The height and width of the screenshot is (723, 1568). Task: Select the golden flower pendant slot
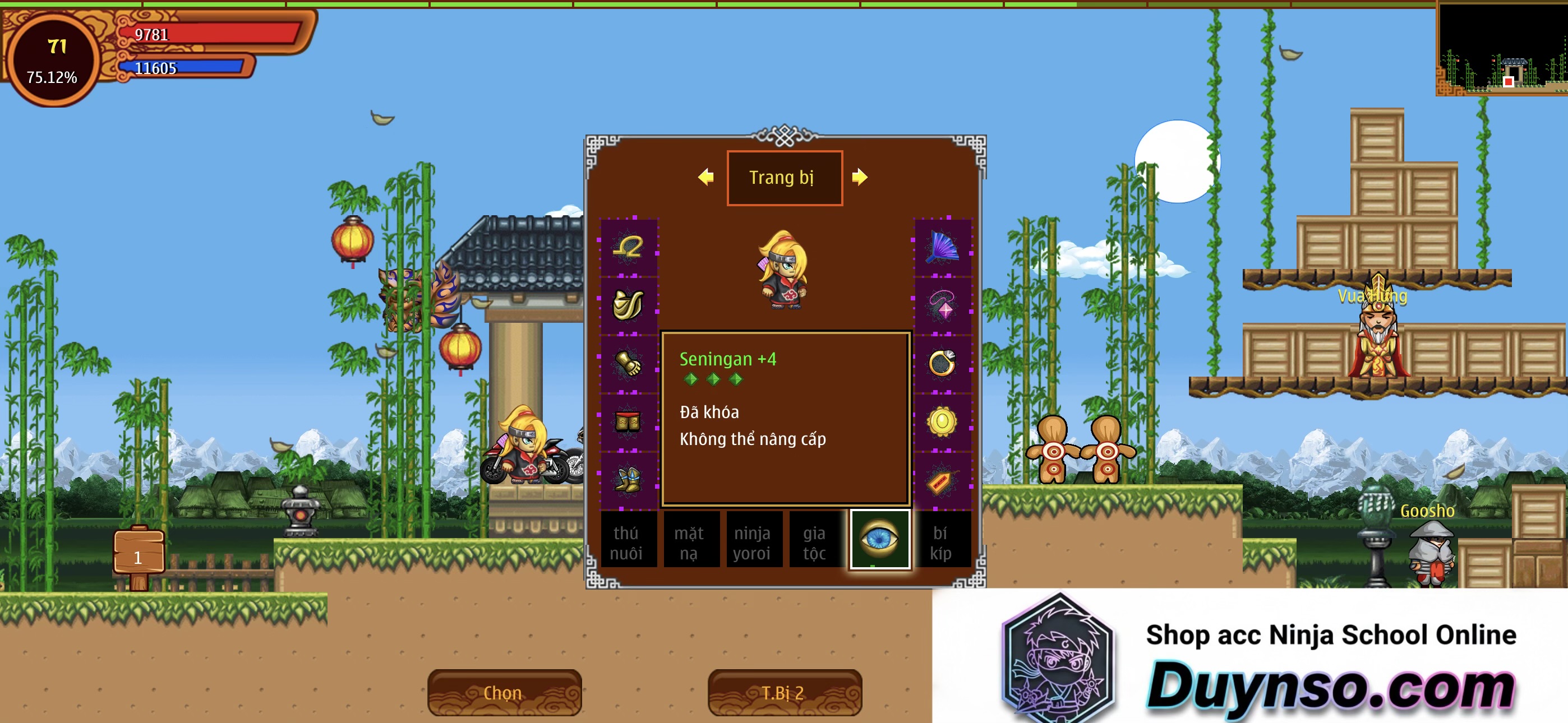(942, 421)
